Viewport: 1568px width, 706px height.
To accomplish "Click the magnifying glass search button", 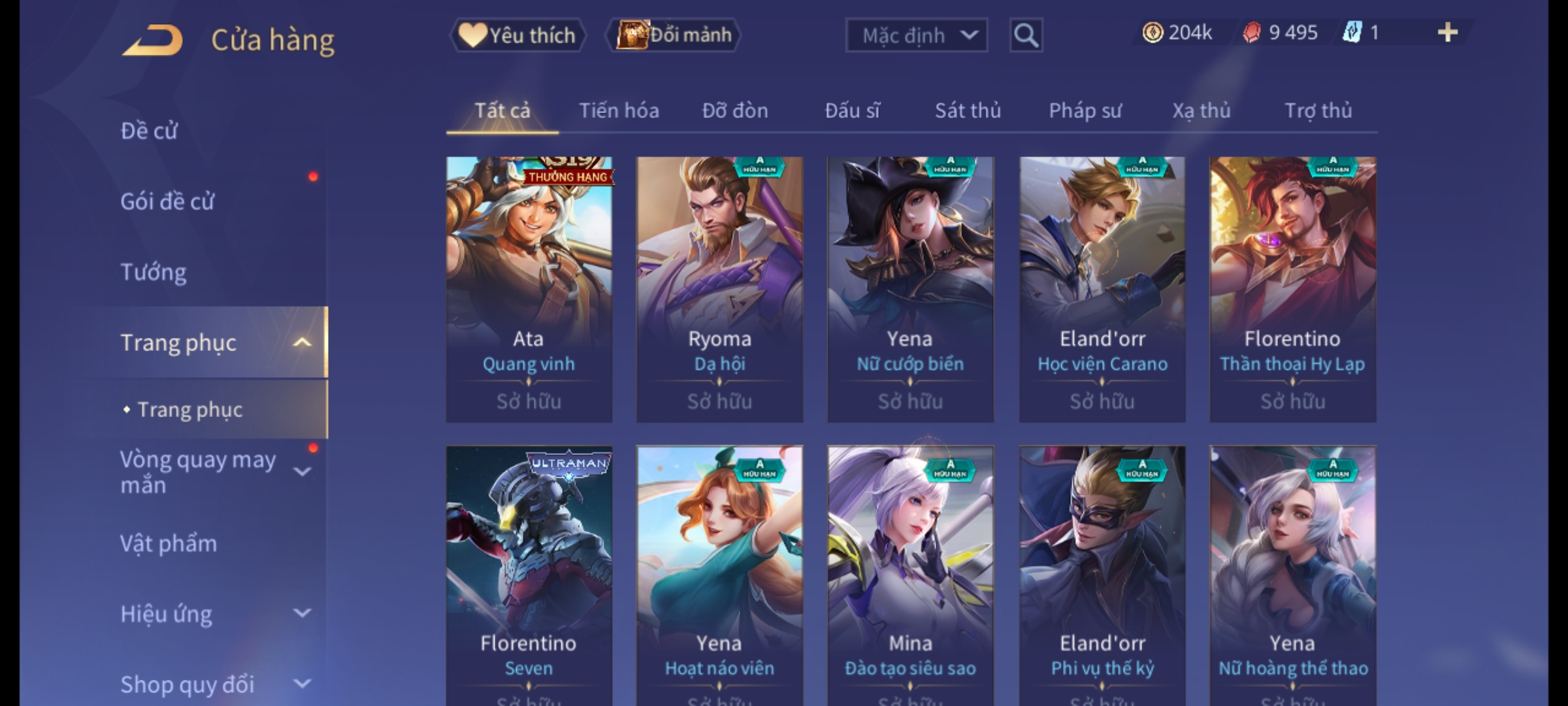I will coord(1026,35).
